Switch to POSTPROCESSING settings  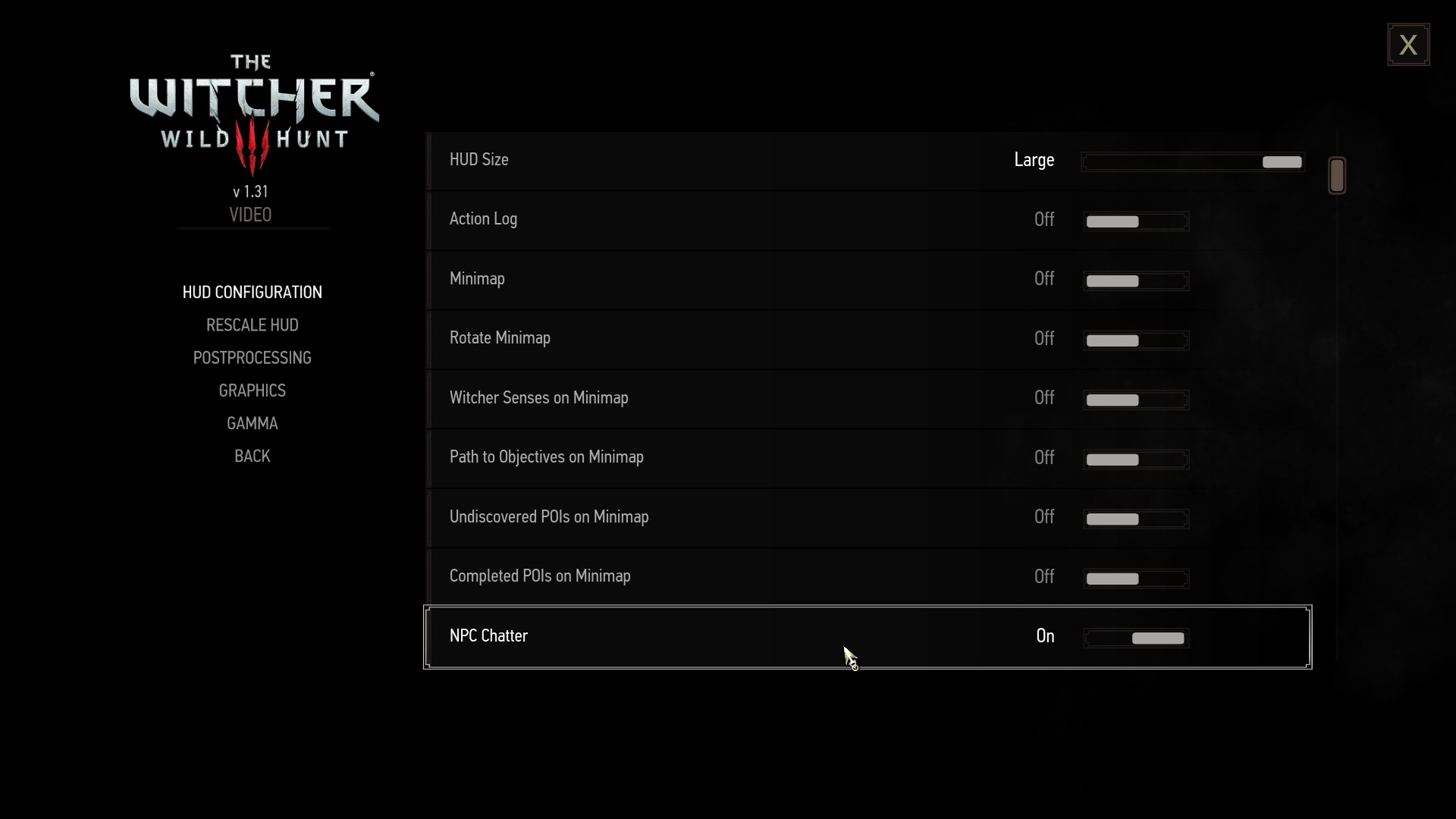[x=252, y=357]
